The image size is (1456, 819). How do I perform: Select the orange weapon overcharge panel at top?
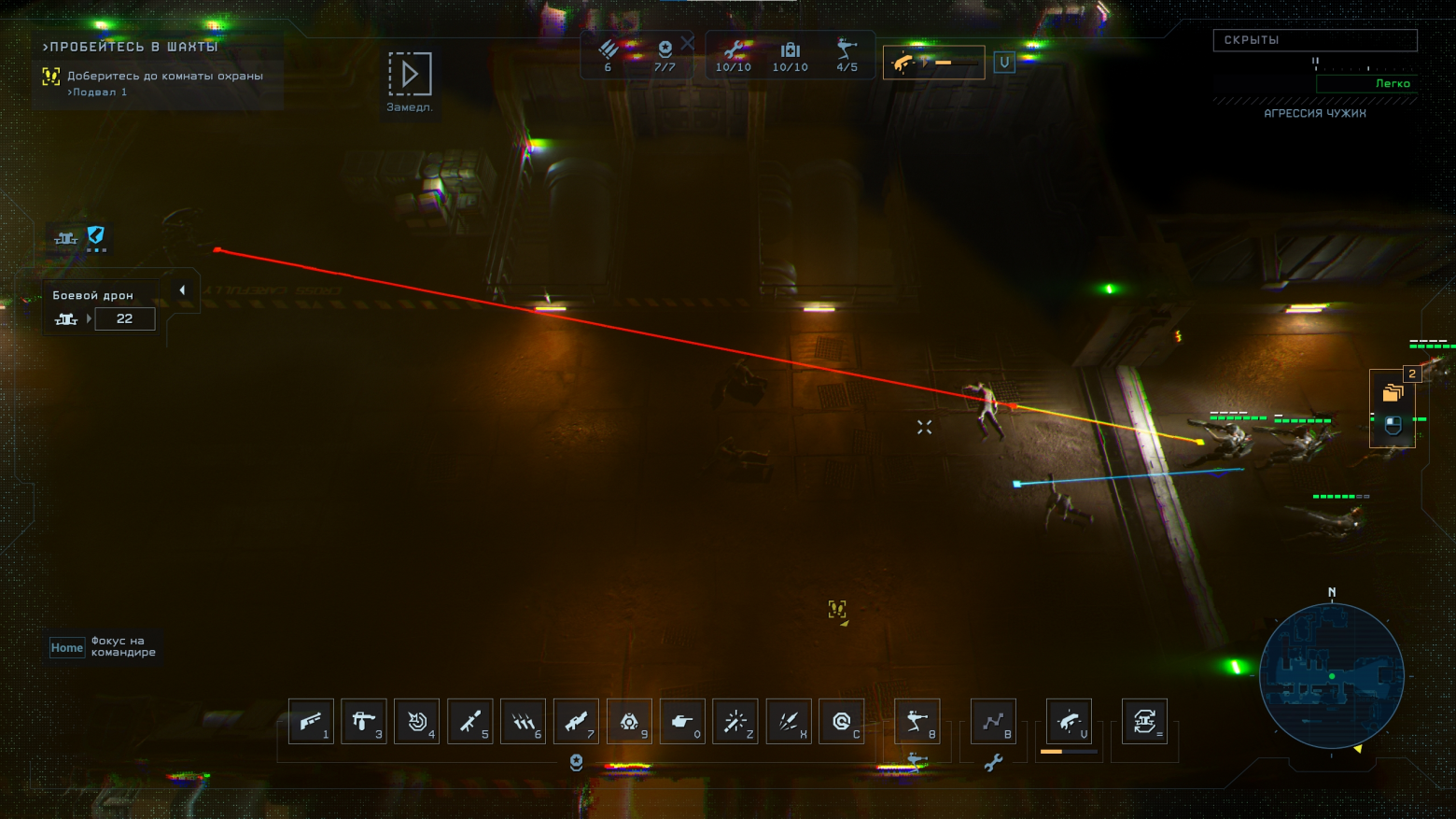pyautogui.click(x=933, y=63)
